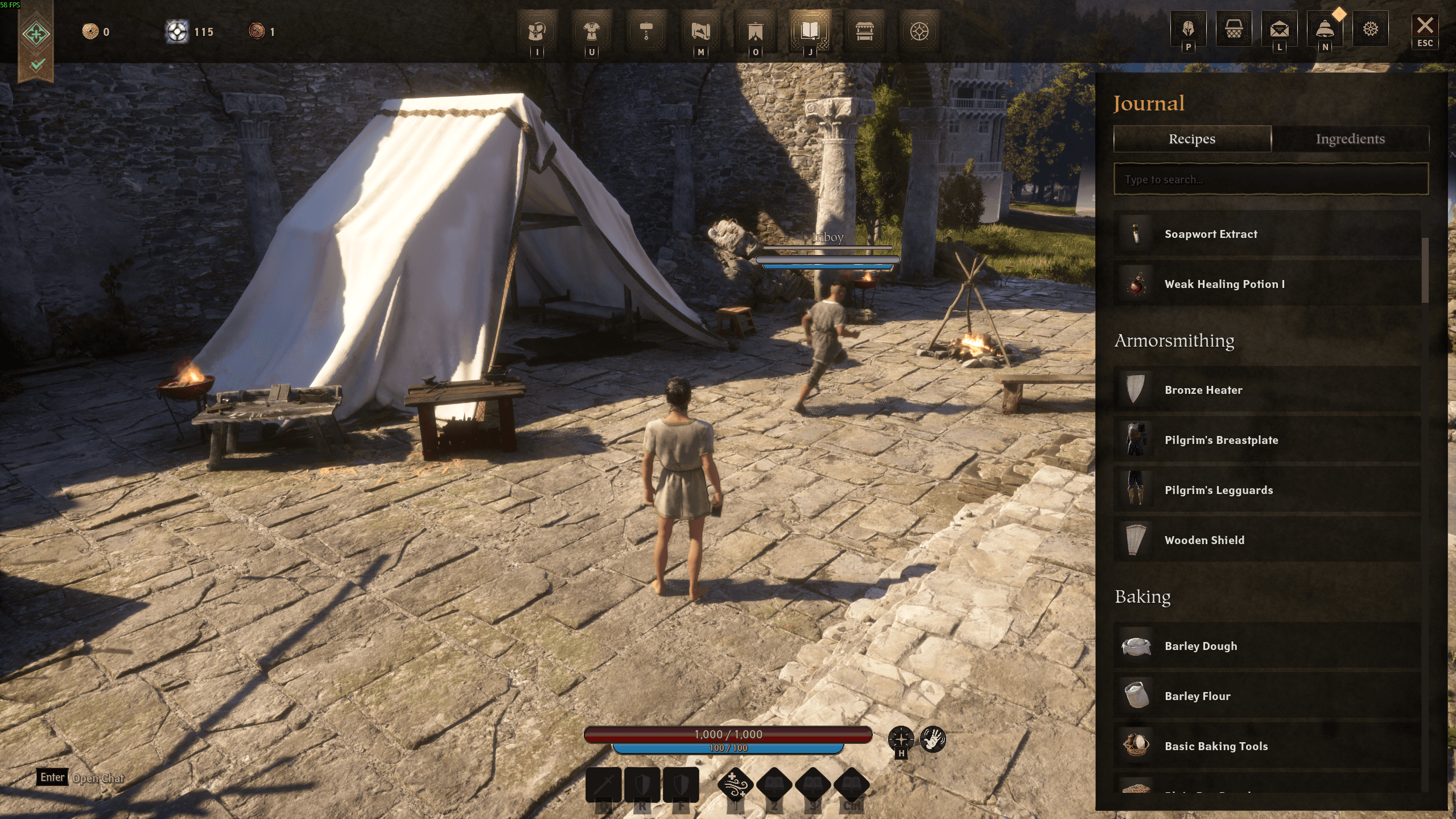1456x819 pixels.
Task: Select the Recipes tab
Action: (1192, 139)
